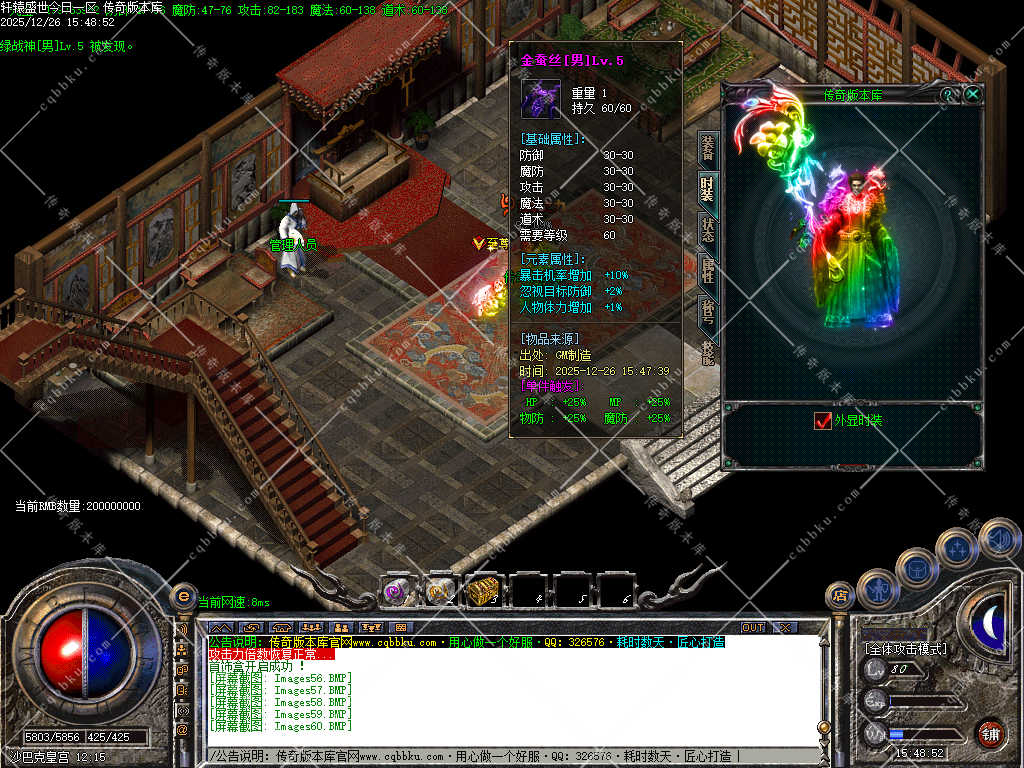Select the golden treasure chest quick slot

(483, 591)
